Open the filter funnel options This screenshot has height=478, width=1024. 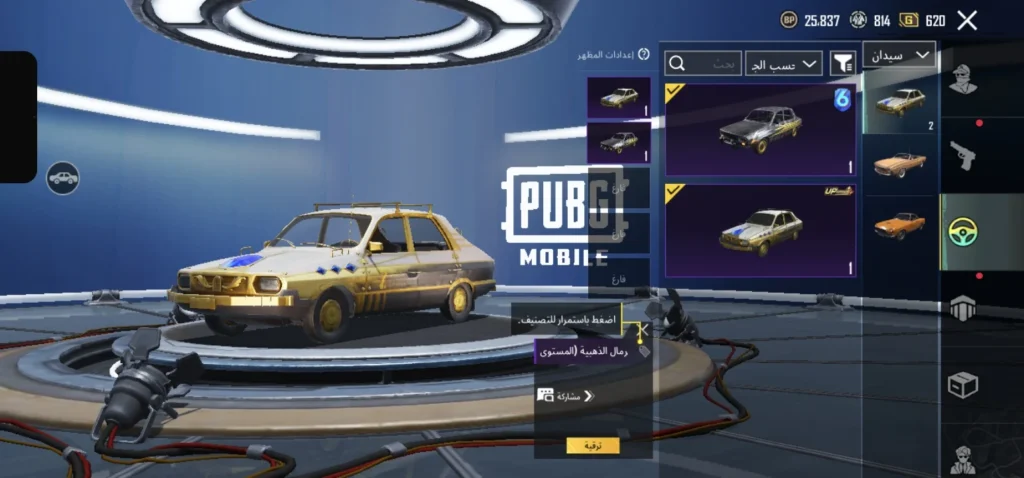(843, 64)
